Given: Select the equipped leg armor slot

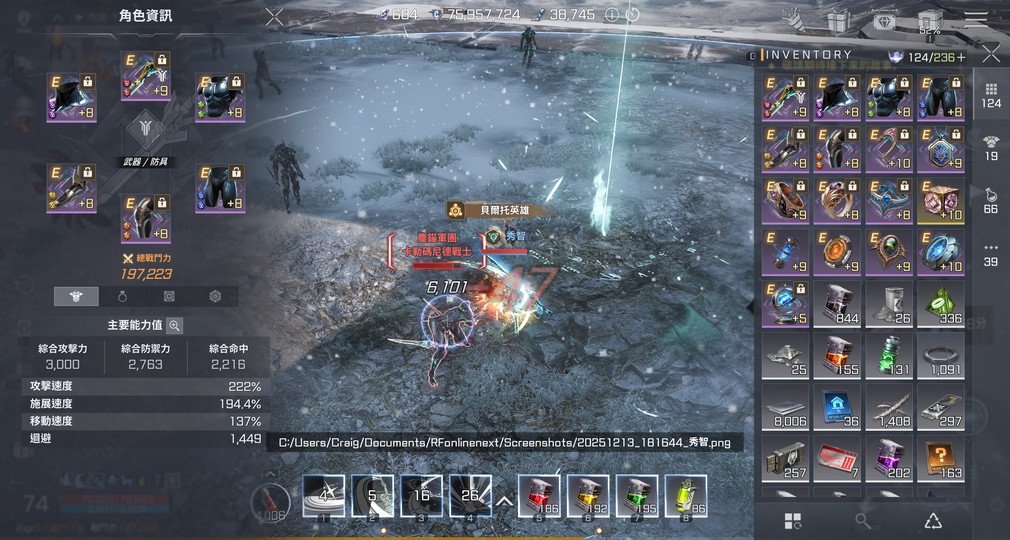Looking at the screenshot, I should 220,189.
